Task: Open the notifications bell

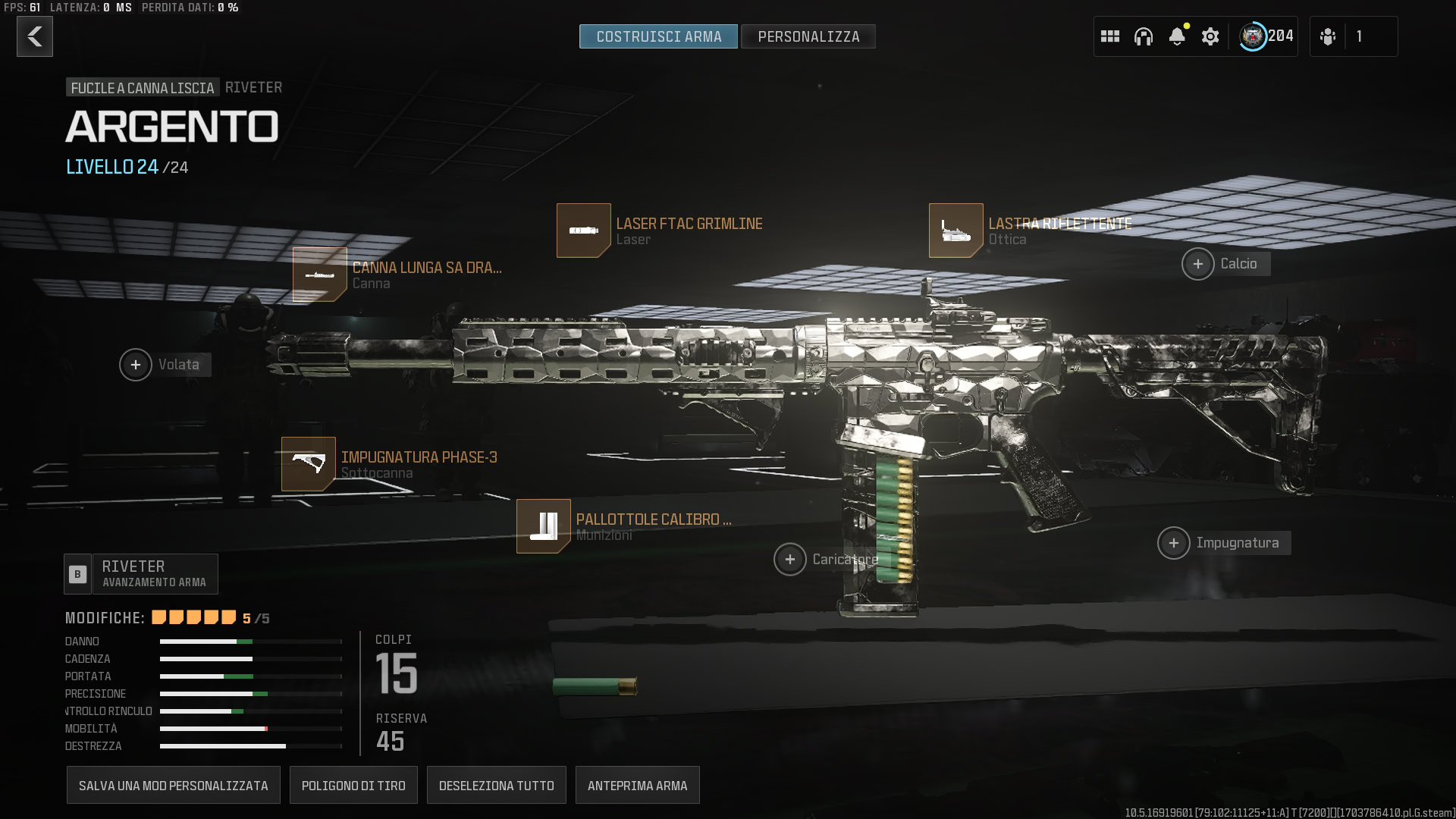Action: 1177,36
